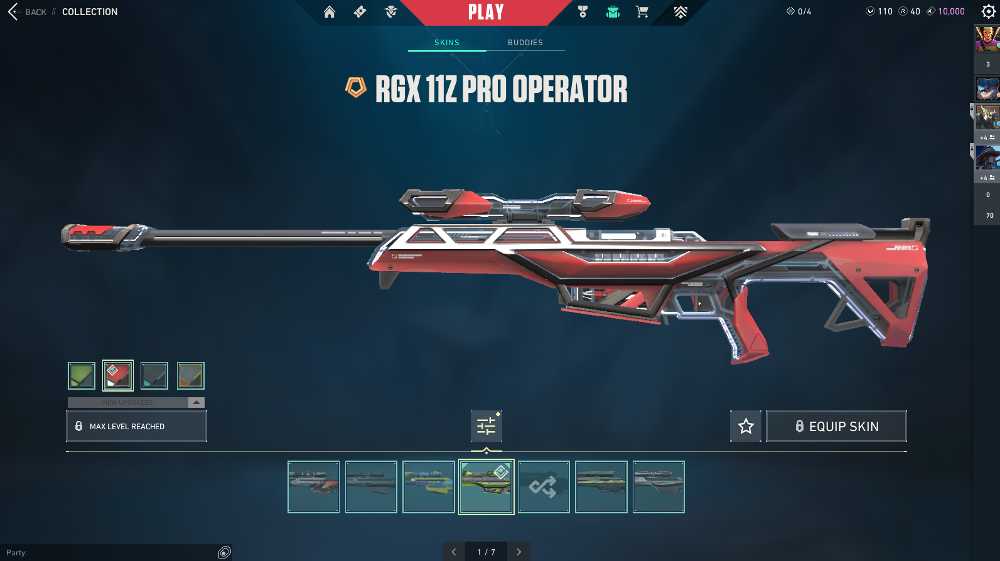Viewport: 1000px width, 561px height.
Task: Expand the skin upgrades level list
Action: tap(196, 402)
